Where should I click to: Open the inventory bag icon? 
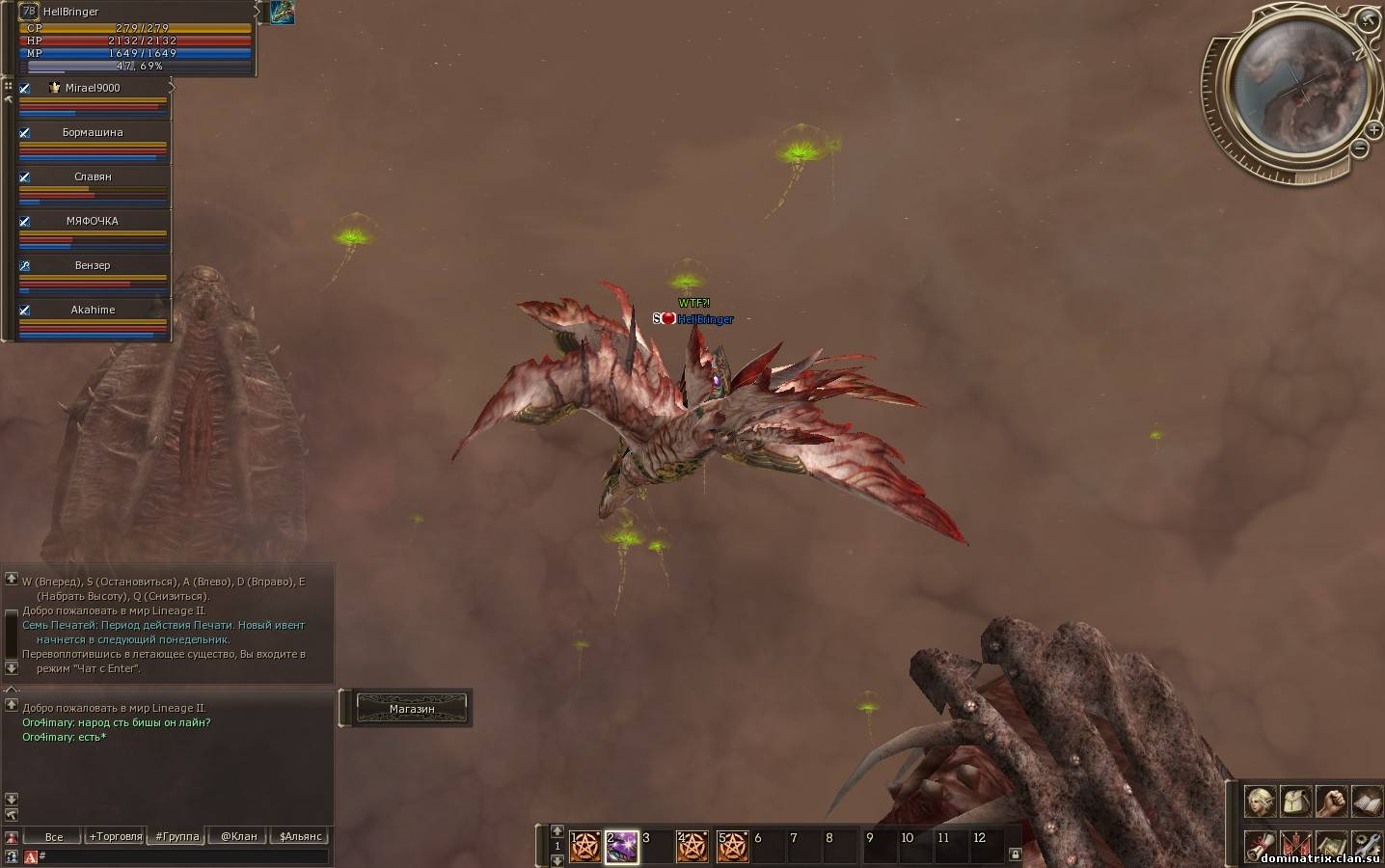pyautogui.click(x=1295, y=800)
